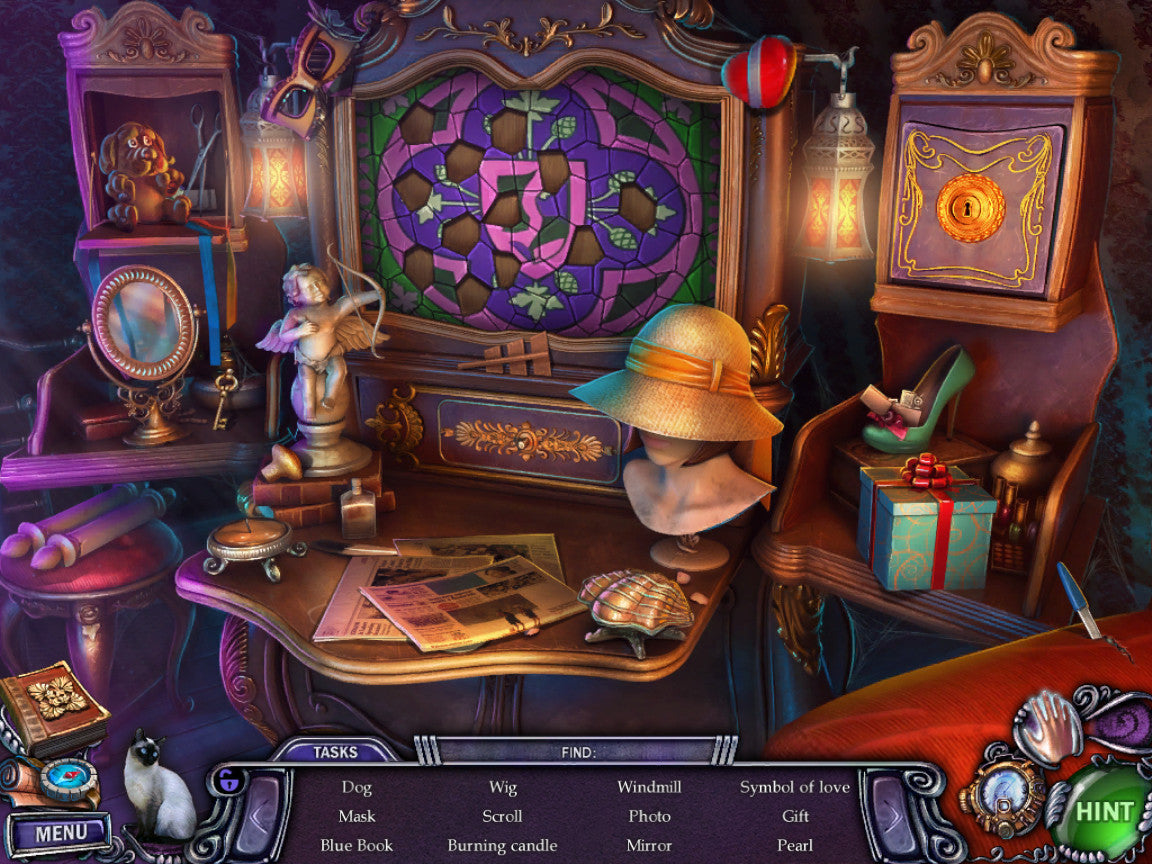Viewport: 1152px width, 864px height.
Task: Select "Blue Book" in the find list
Action: click(356, 845)
